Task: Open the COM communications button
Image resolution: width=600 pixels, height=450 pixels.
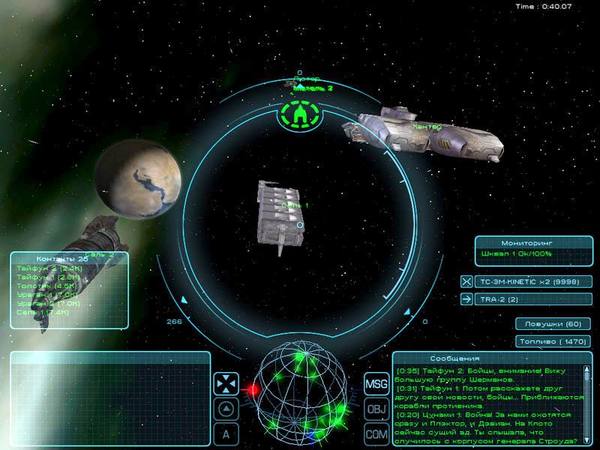Action: pos(376,434)
